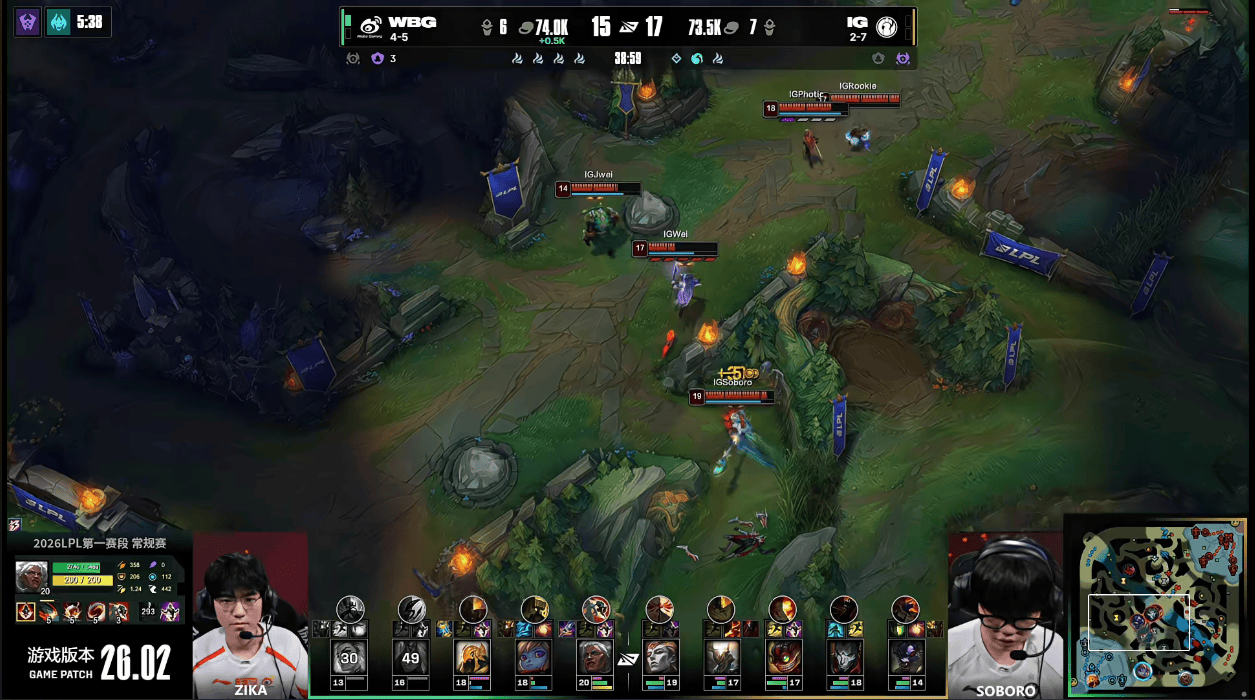Choose the level 14 purple champion portrait
The image size is (1255, 700).
(x=906, y=657)
